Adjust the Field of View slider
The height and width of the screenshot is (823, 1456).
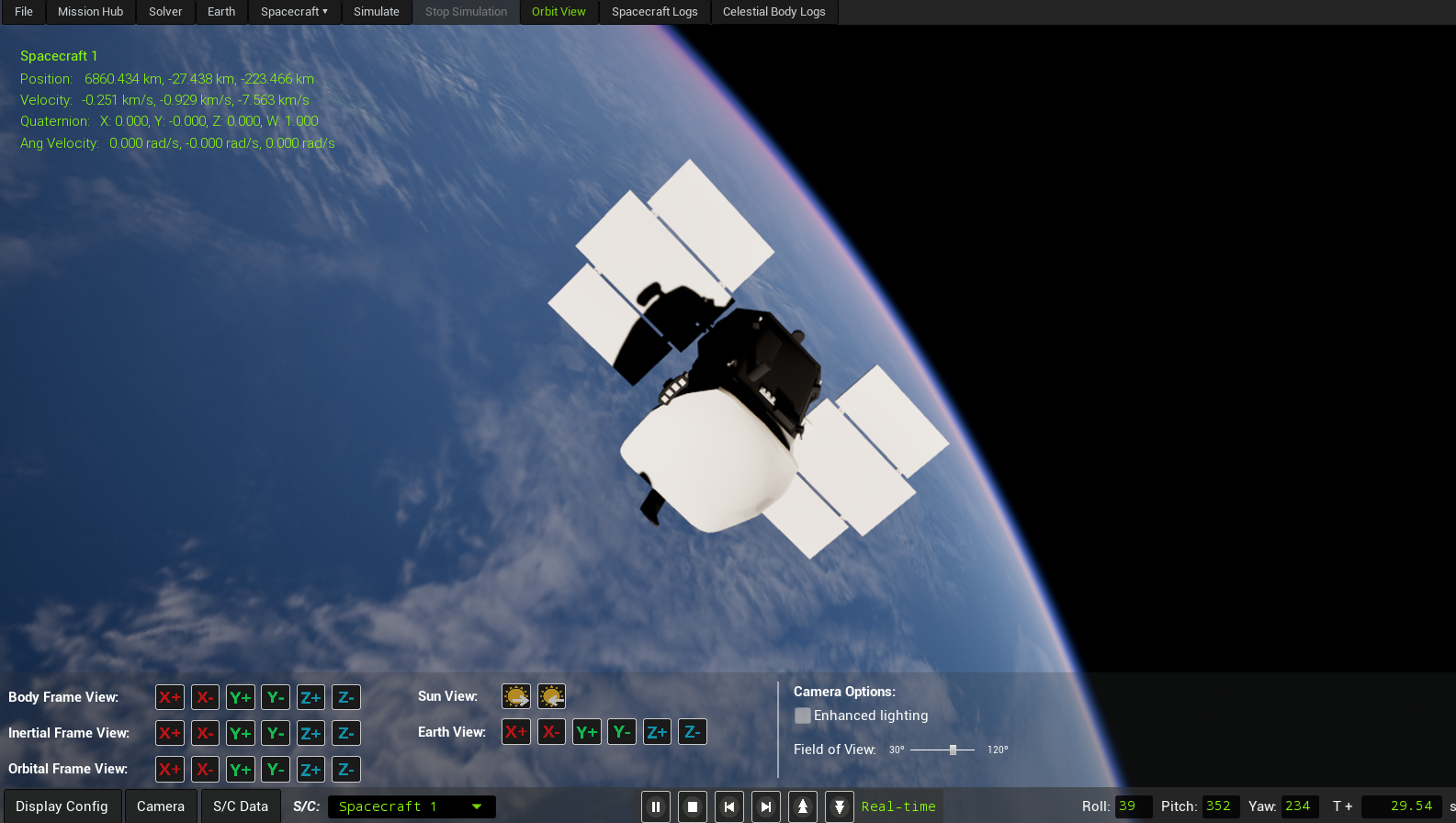[954, 749]
